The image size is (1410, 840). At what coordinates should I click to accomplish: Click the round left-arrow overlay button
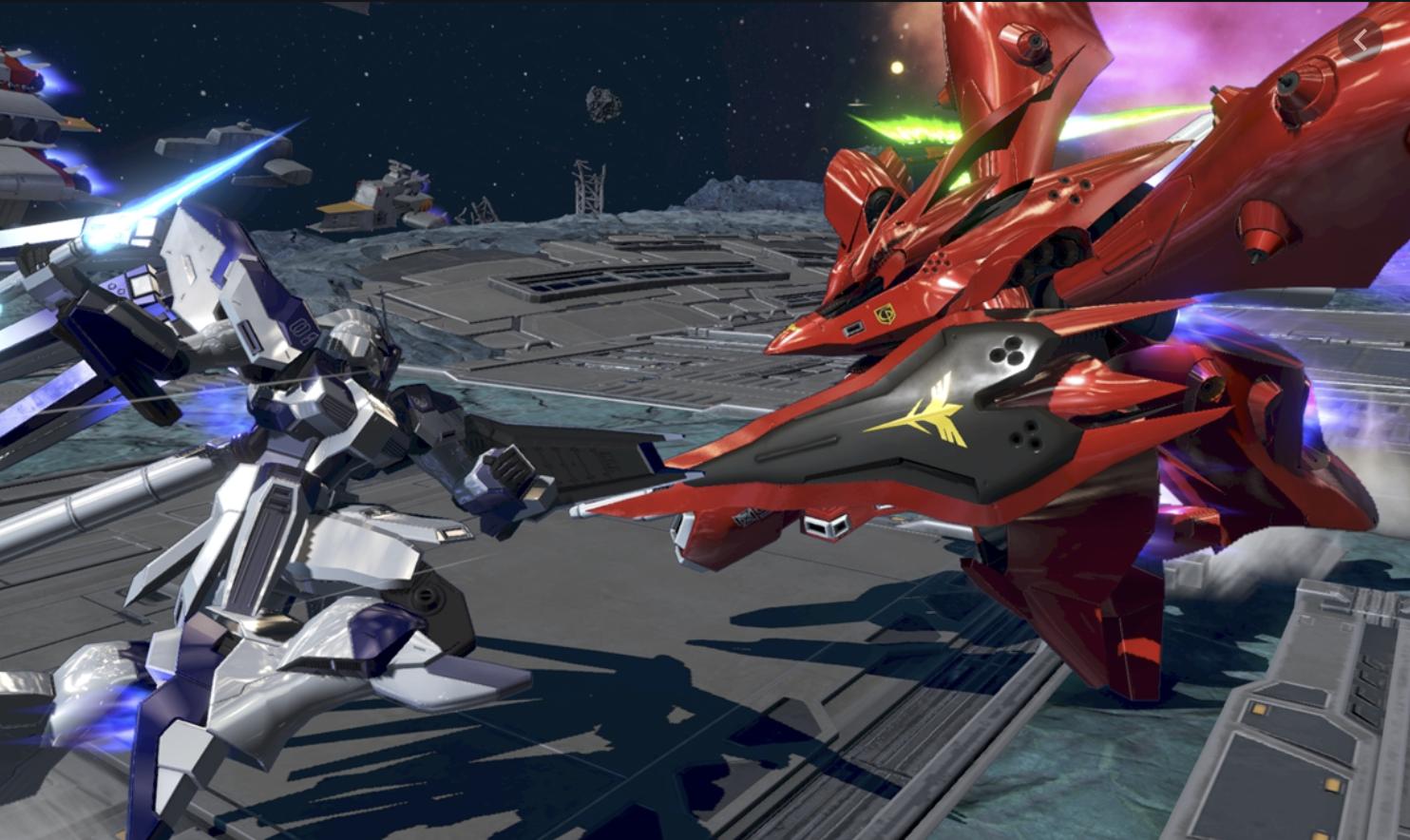click(1360, 40)
